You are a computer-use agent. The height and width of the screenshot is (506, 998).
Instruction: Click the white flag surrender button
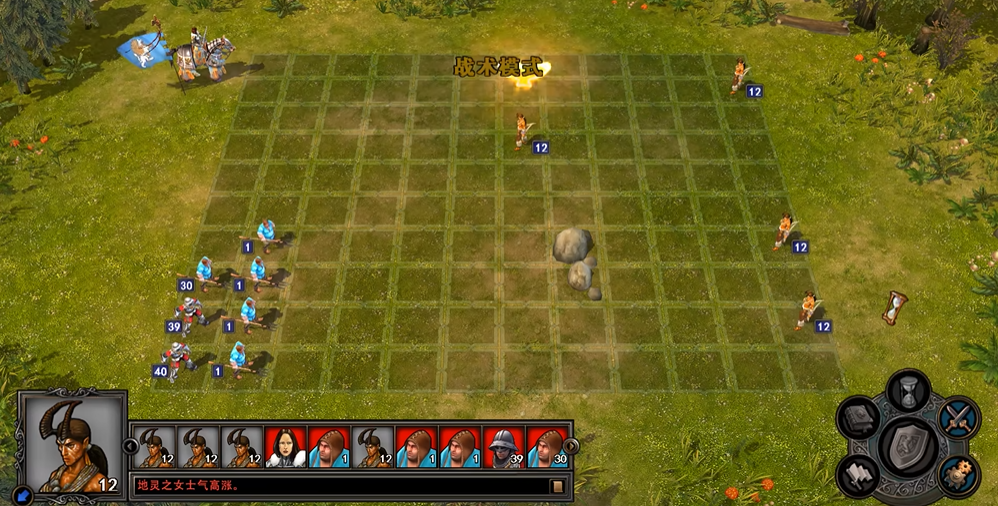pos(858,474)
